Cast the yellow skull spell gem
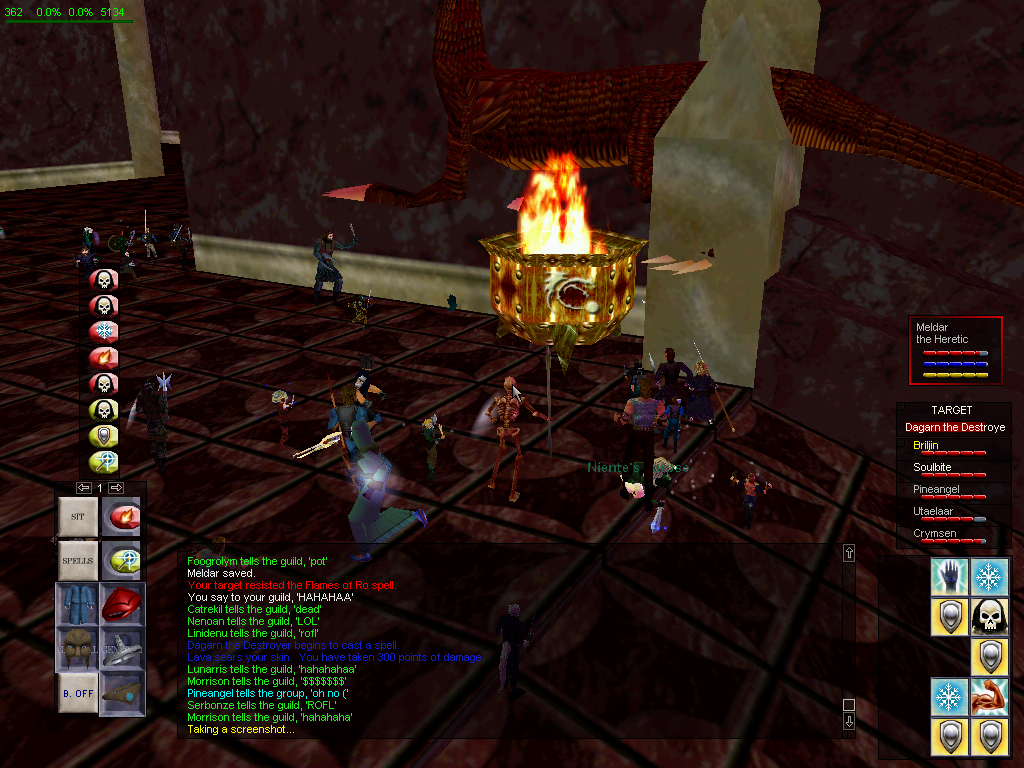The height and width of the screenshot is (768, 1024). (x=104, y=409)
